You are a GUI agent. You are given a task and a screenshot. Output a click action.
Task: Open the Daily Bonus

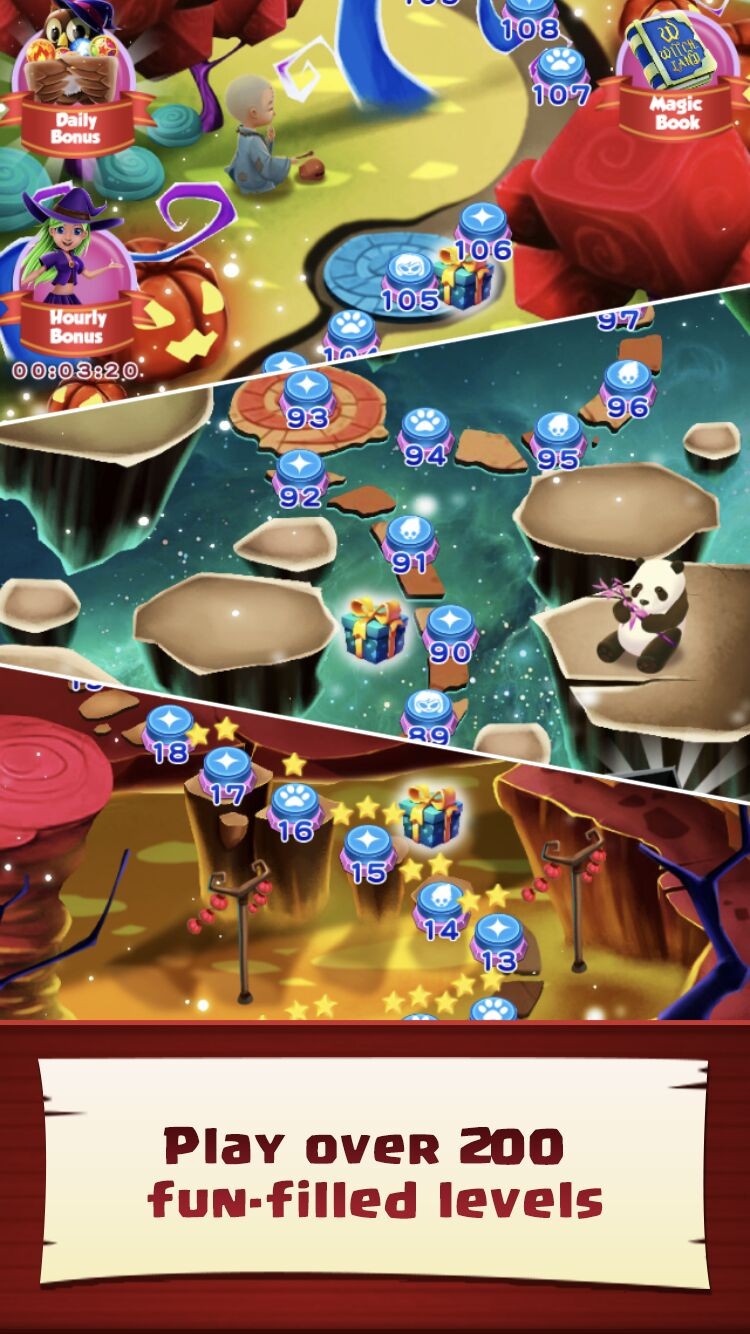click(x=74, y=90)
